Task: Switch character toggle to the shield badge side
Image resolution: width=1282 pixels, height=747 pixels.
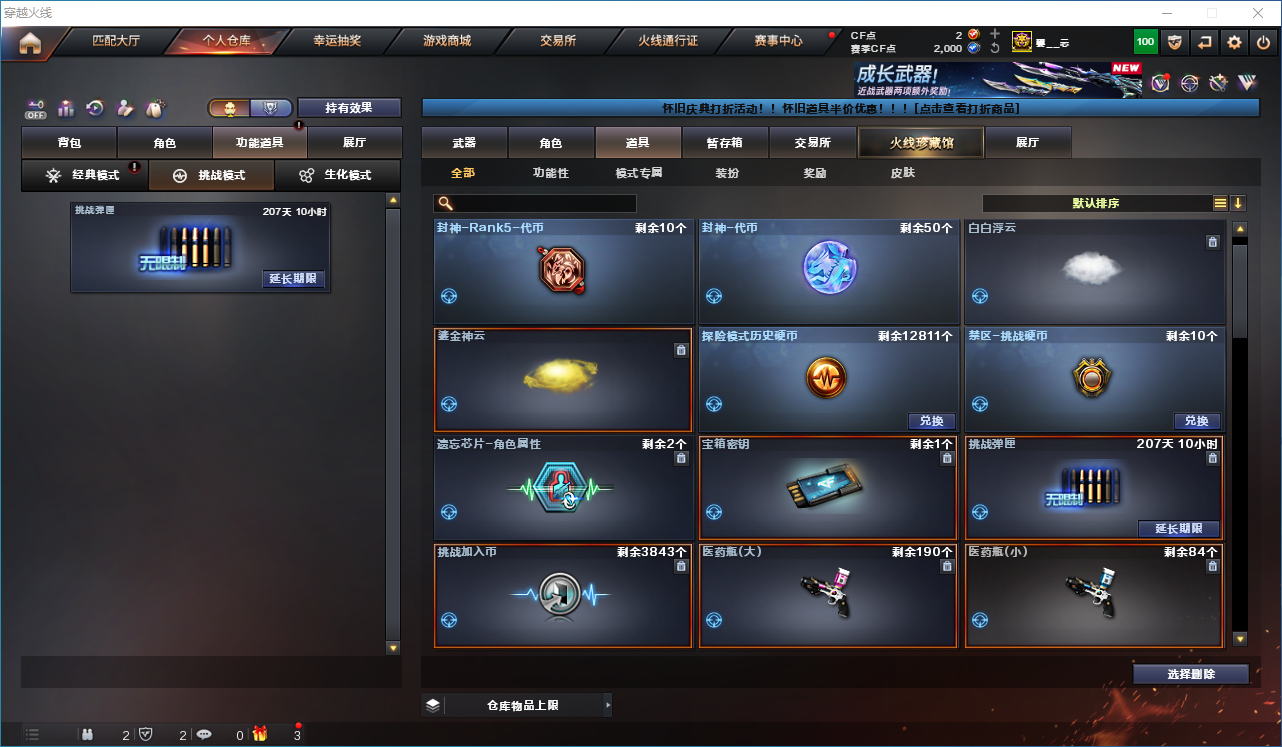Action: [x=270, y=108]
